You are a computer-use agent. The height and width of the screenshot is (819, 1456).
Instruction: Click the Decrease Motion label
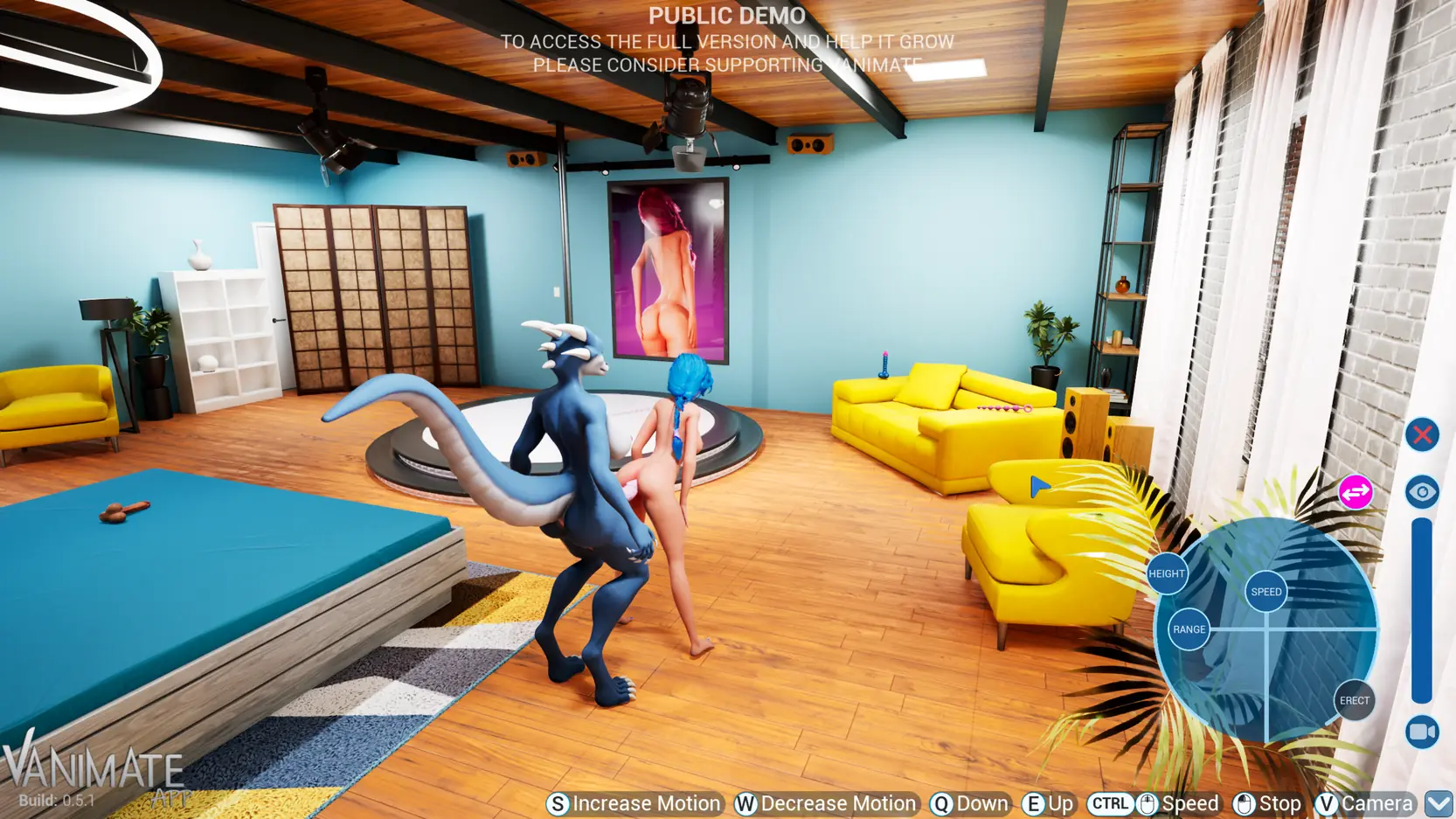836,803
